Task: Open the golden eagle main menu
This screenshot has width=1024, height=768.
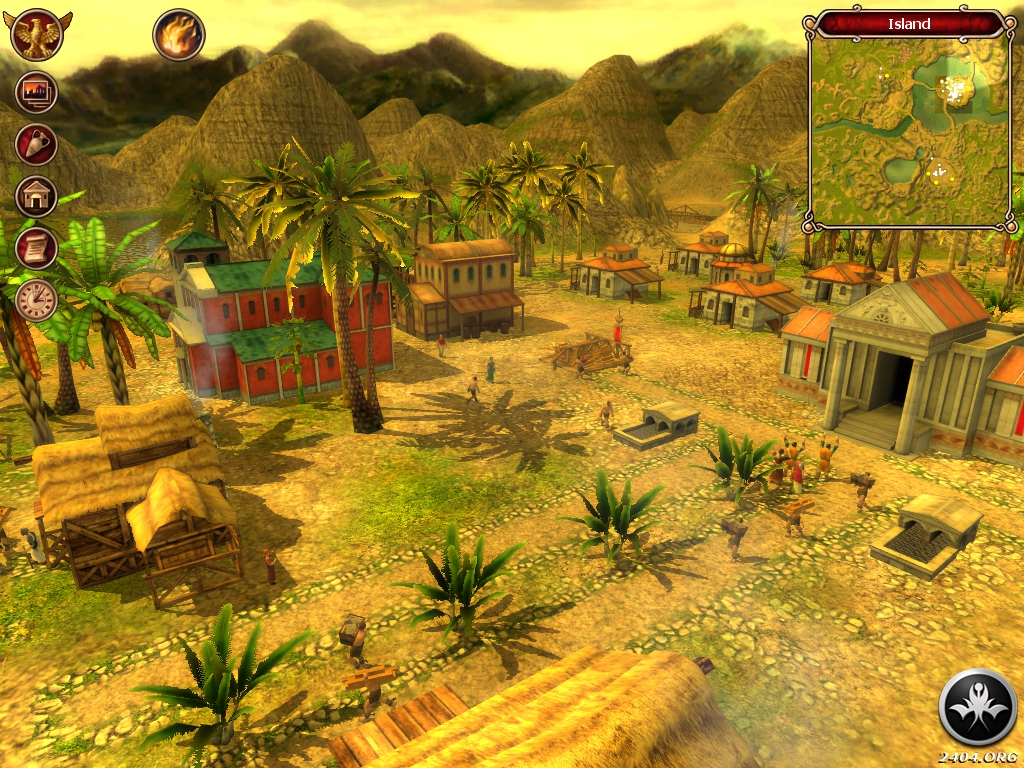Action: coord(37,35)
